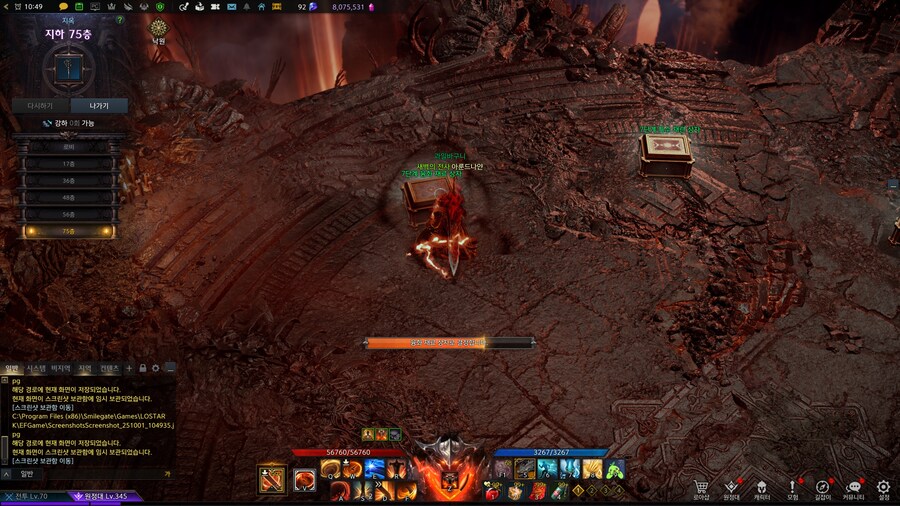Image resolution: width=900 pixels, height=506 pixels.
Task: Open the 길잡이 guide compass menu
Action: click(x=823, y=487)
